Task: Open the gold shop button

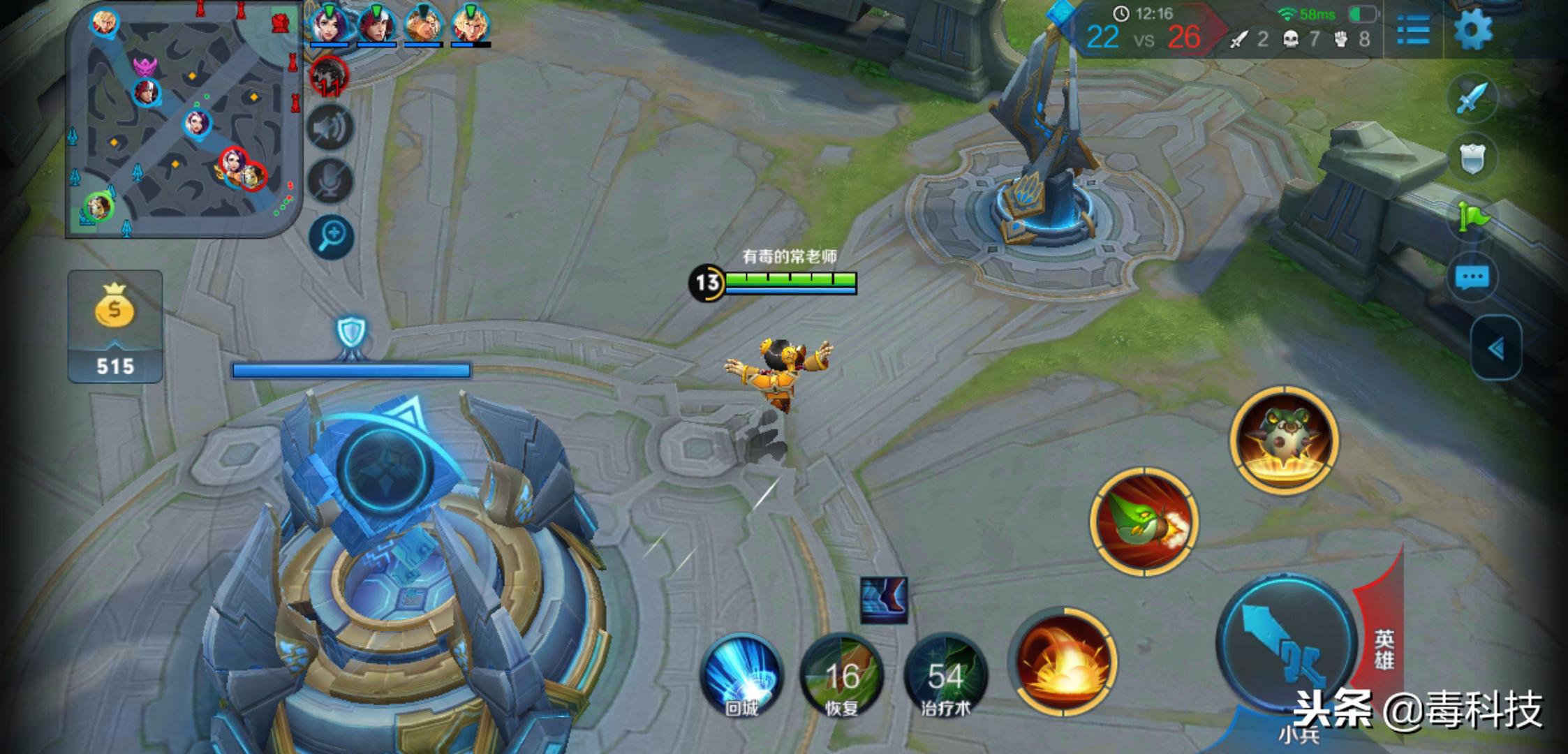Action: tap(115, 326)
